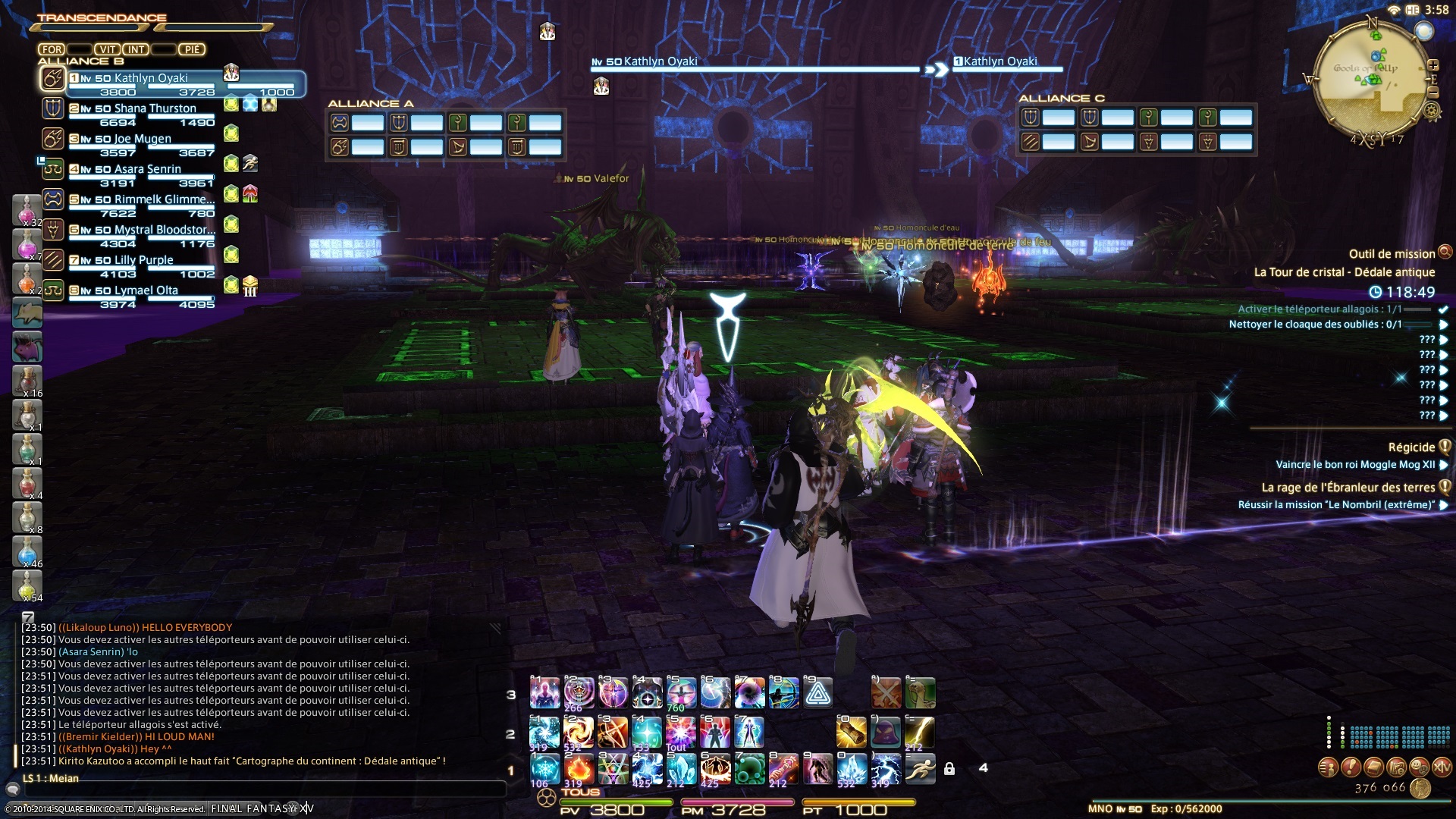This screenshot has width=1456, height=819.
Task: Open the minimap settings gear icon
Action: pyautogui.click(x=1430, y=110)
